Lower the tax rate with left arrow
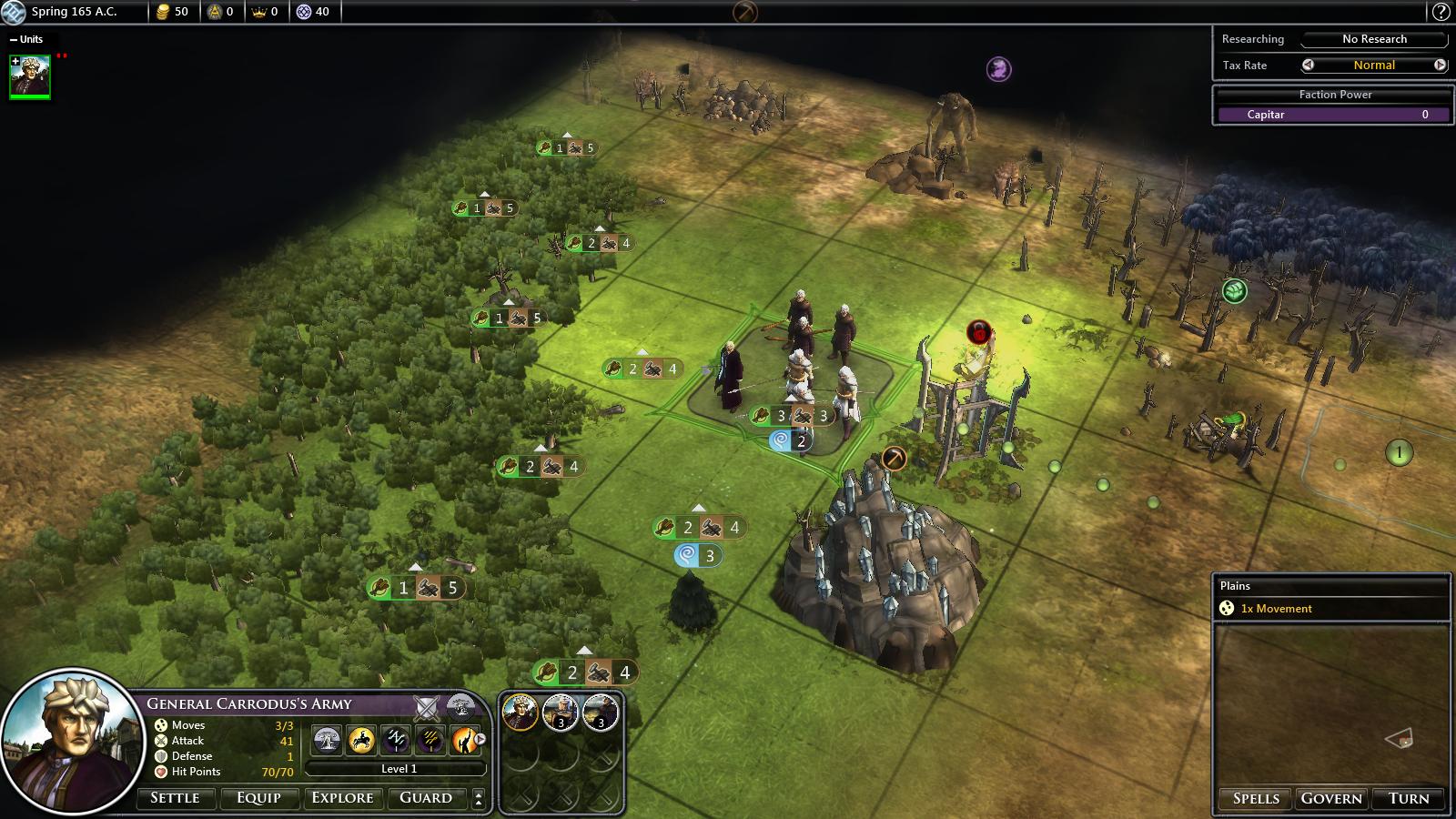1456x819 pixels. (1308, 65)
